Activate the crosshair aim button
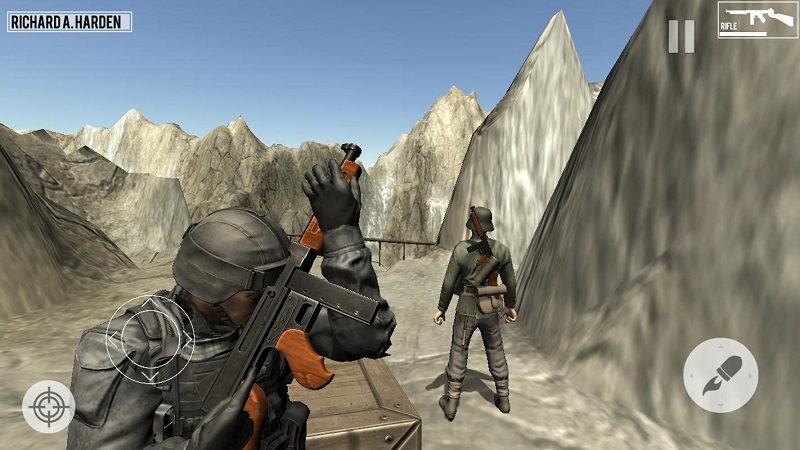The width and height of the screenshot is (800, 450). coord(48,406)
